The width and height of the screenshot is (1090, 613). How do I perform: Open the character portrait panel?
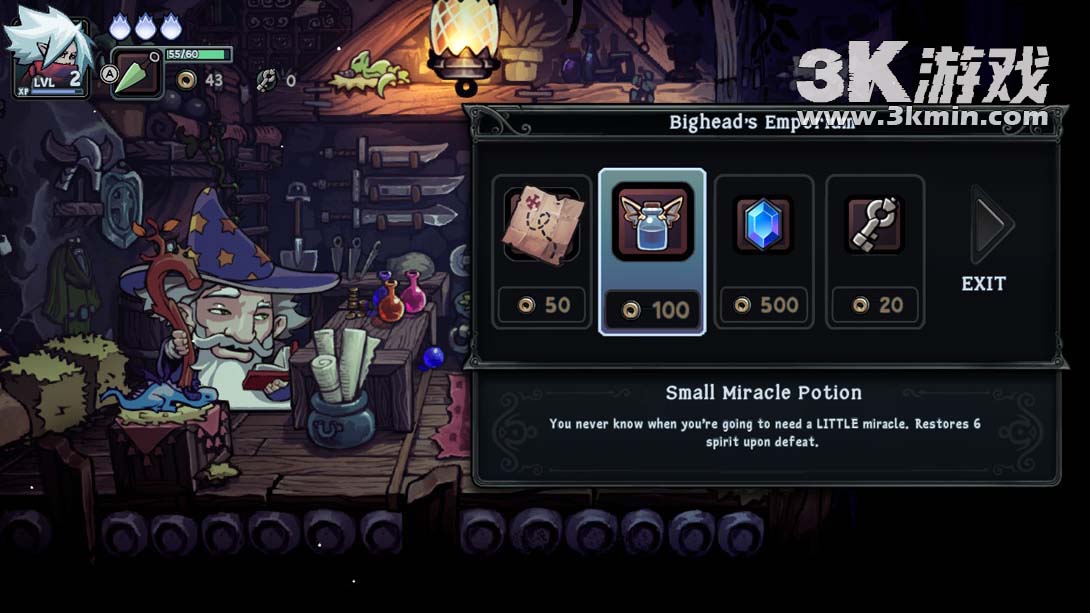(x=48, y=57)
